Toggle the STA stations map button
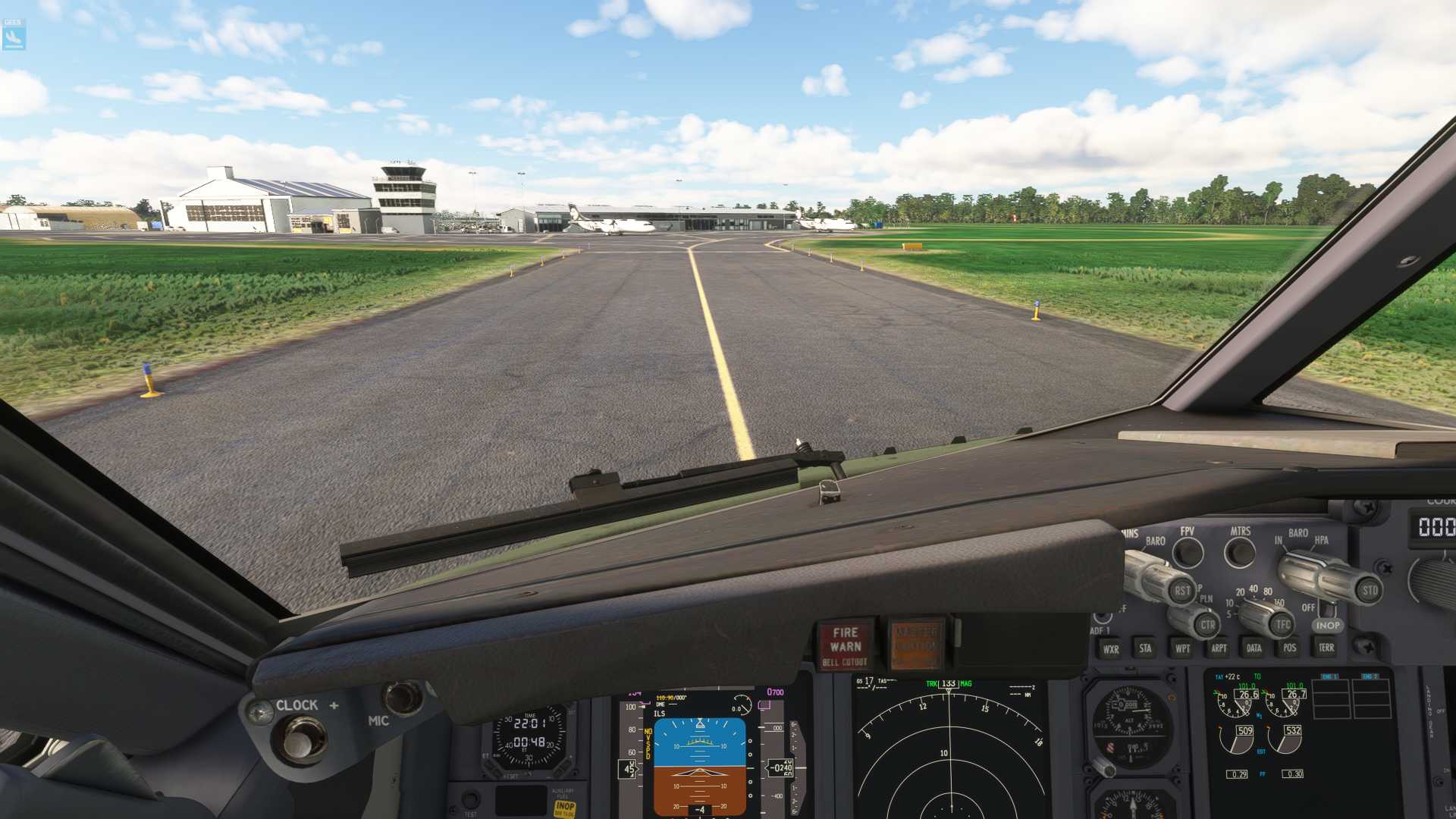The image size is (1456, 819). [1145, 648]
